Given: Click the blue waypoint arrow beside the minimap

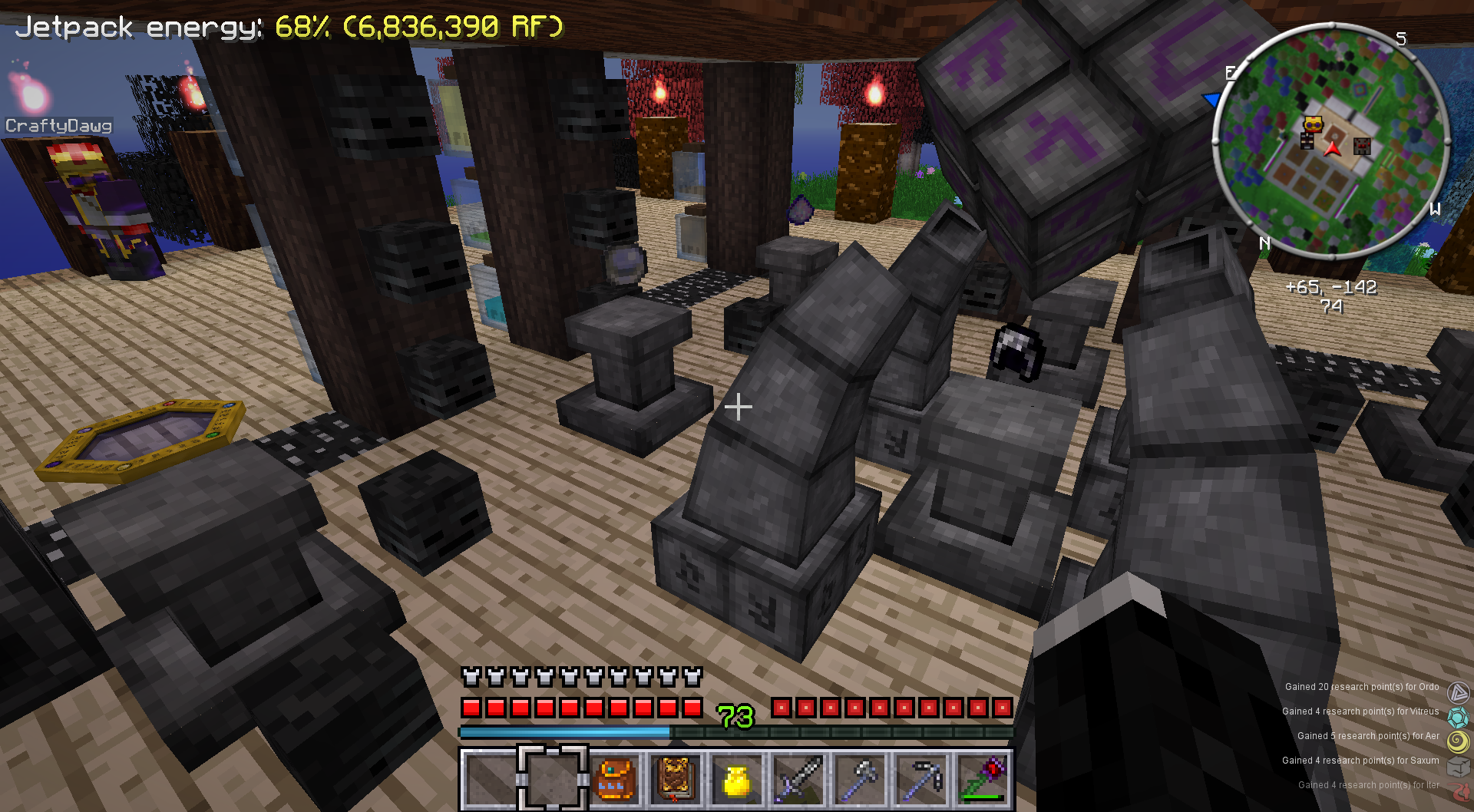Looking at the screenshot, I should coord(1212,100).
